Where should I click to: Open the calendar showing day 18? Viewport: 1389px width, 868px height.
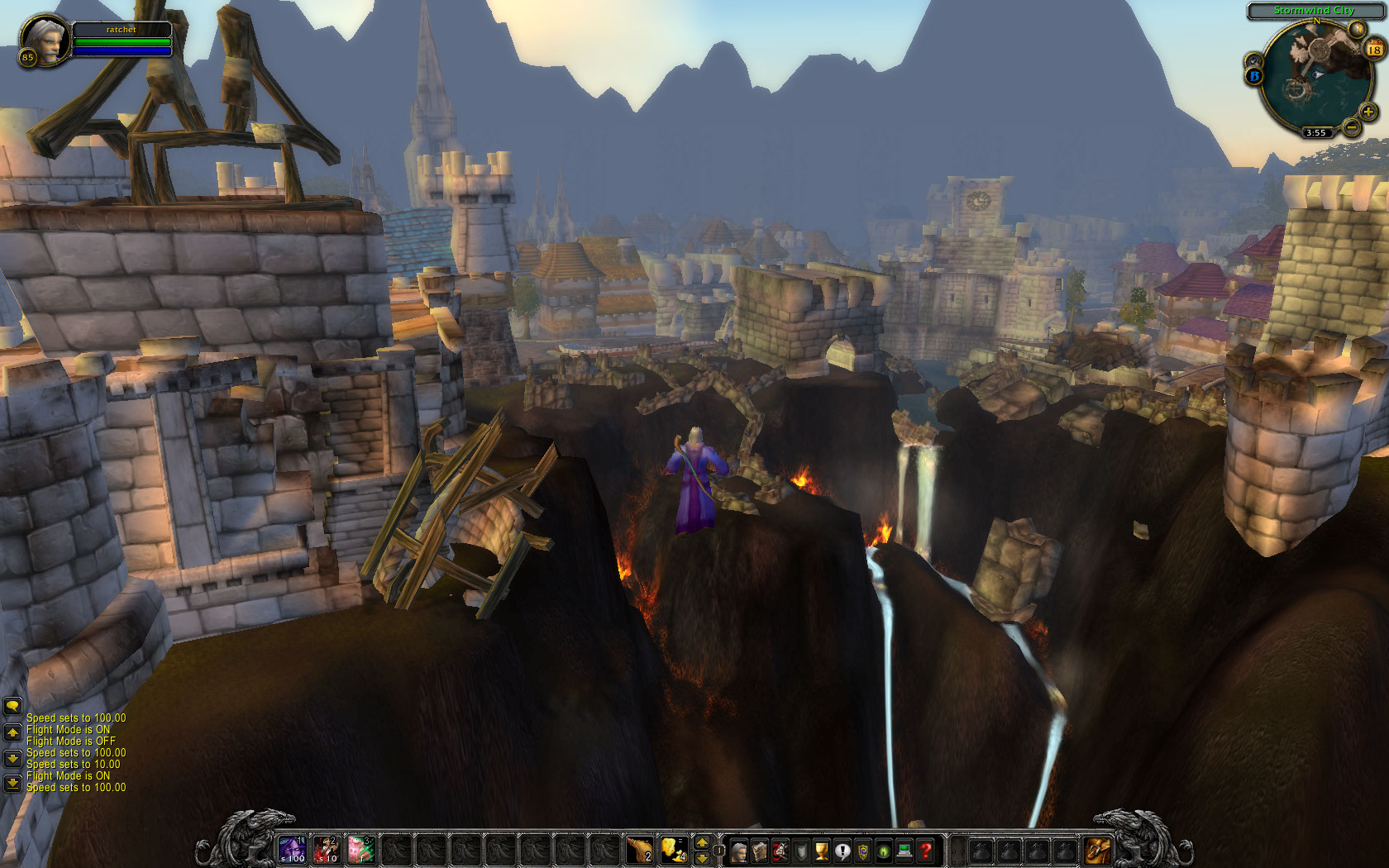[x=1374, y=50]
